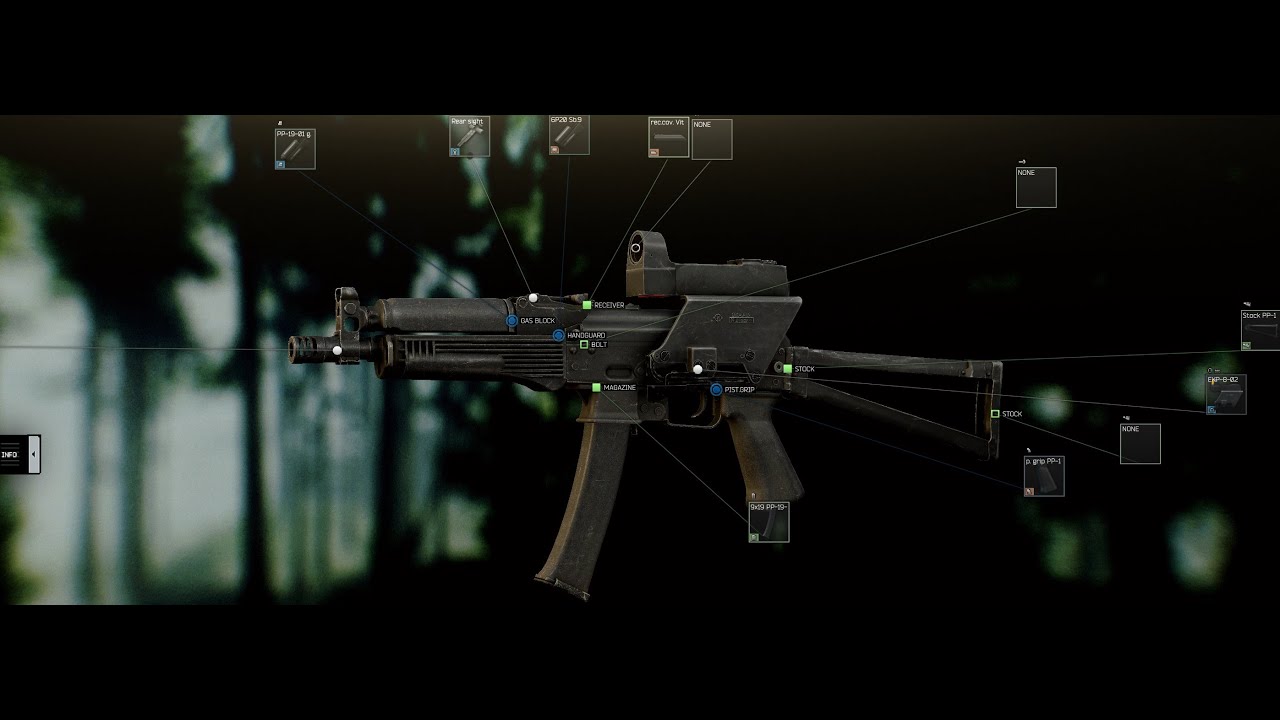Select the p. grip PP-1 slot
The height and width of the screenshot is (720, 1280).
coord(1044,476)
